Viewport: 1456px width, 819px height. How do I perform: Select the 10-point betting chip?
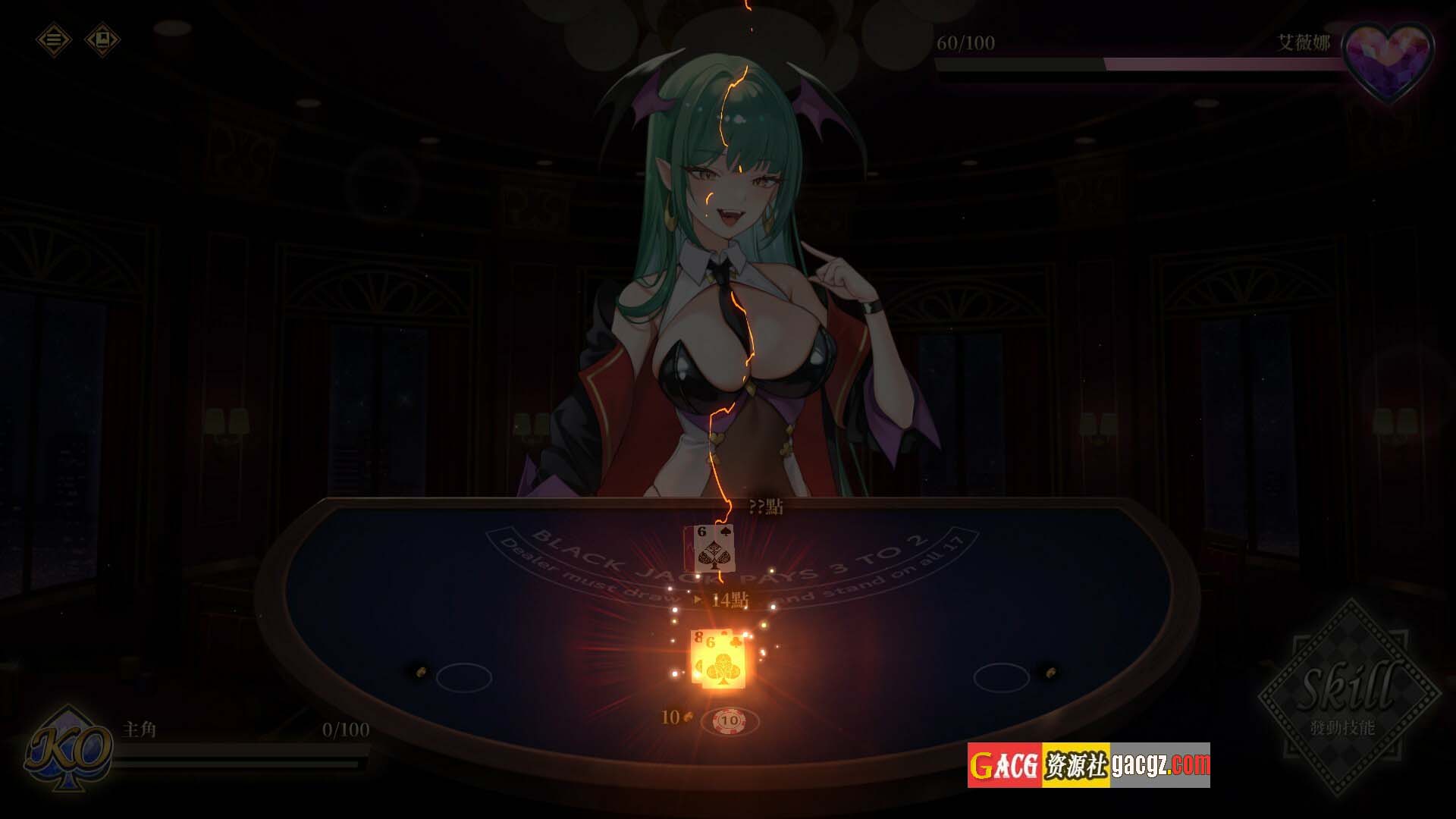730,720
